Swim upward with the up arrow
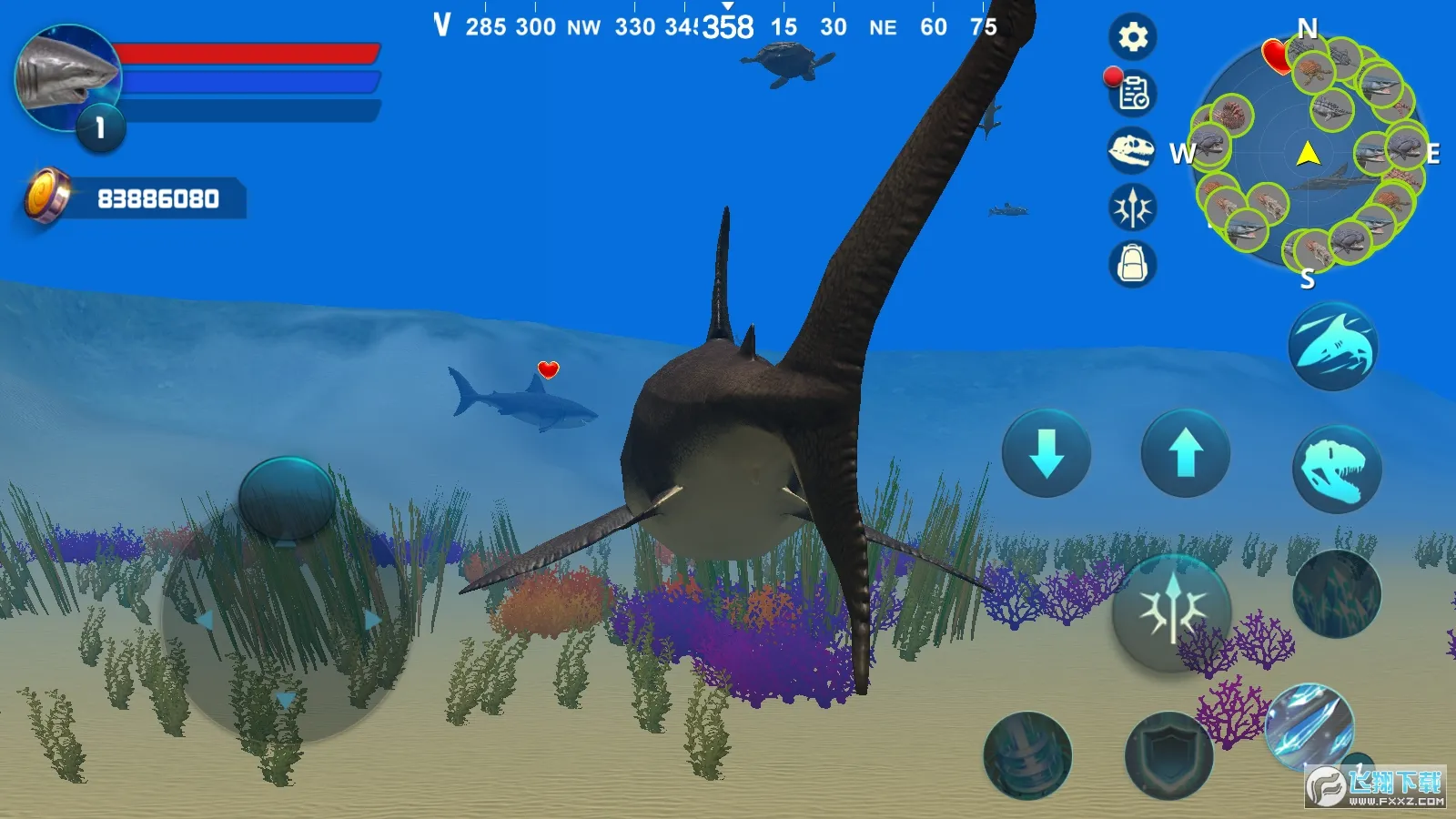Screen dimensions: 1456x819 (x=1185, y=453)
